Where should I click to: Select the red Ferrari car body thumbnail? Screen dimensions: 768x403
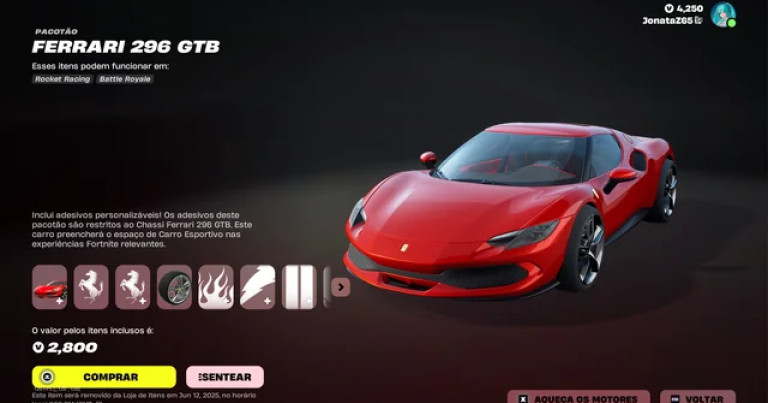(49, 287)
